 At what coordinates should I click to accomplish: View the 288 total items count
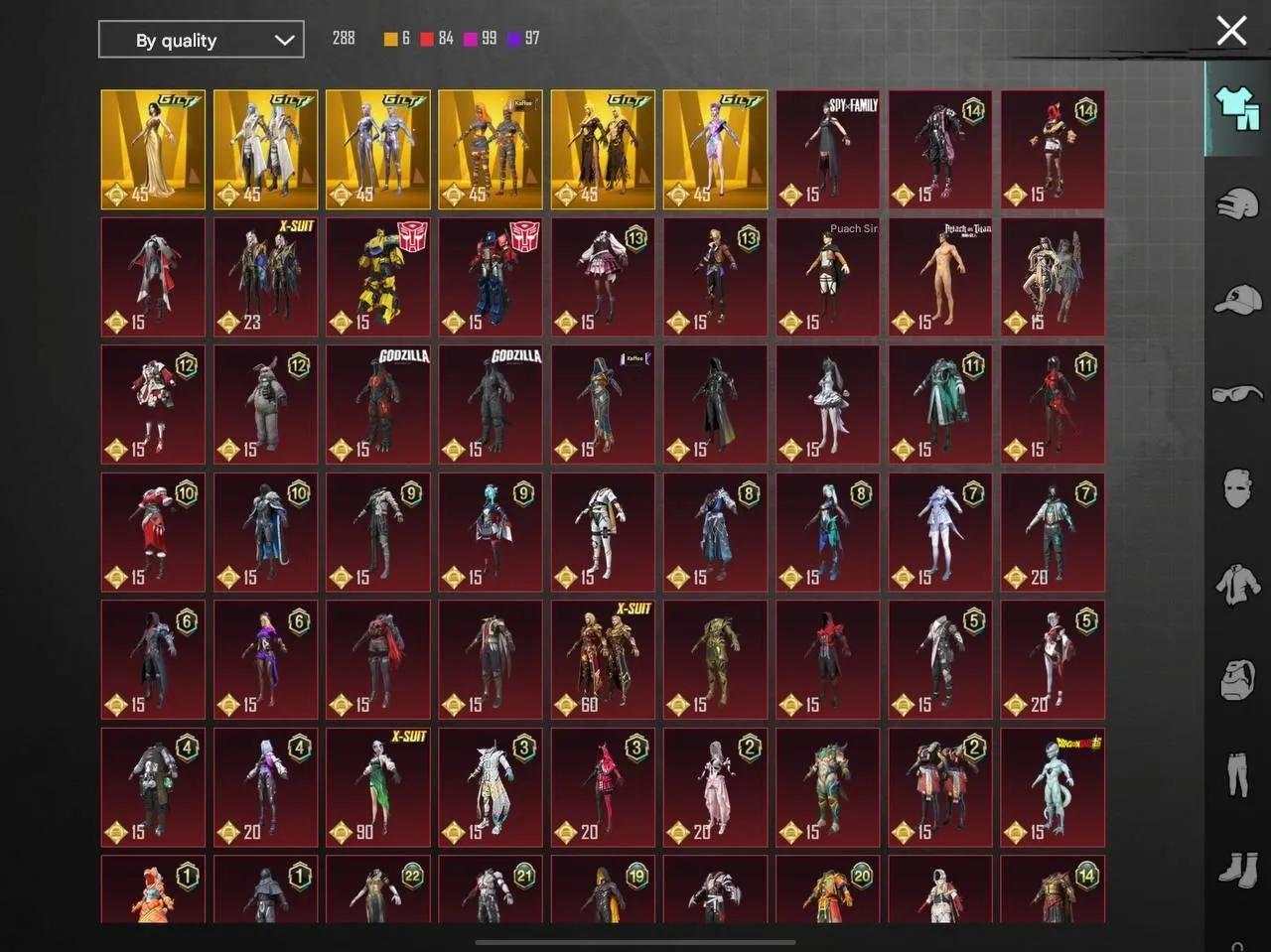pos(344,39)
